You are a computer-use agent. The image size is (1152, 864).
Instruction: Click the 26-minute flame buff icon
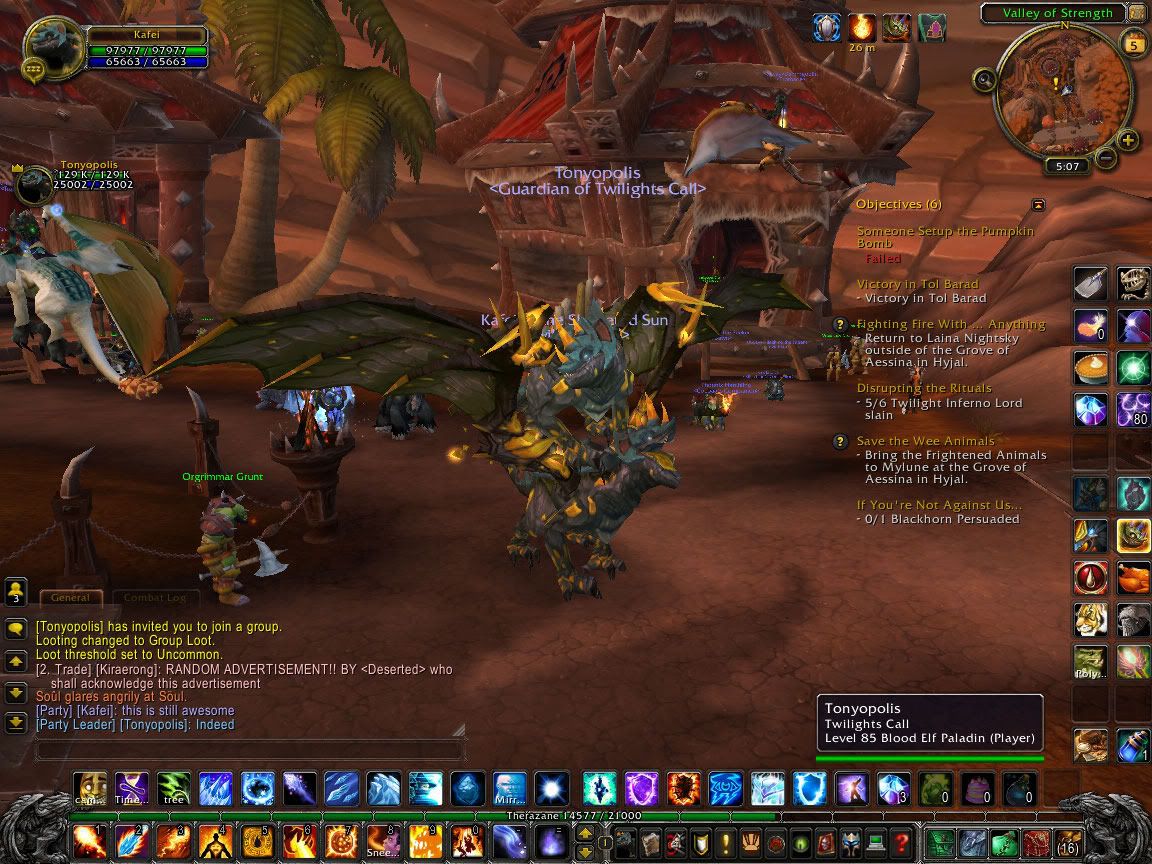tap(862, 28)
